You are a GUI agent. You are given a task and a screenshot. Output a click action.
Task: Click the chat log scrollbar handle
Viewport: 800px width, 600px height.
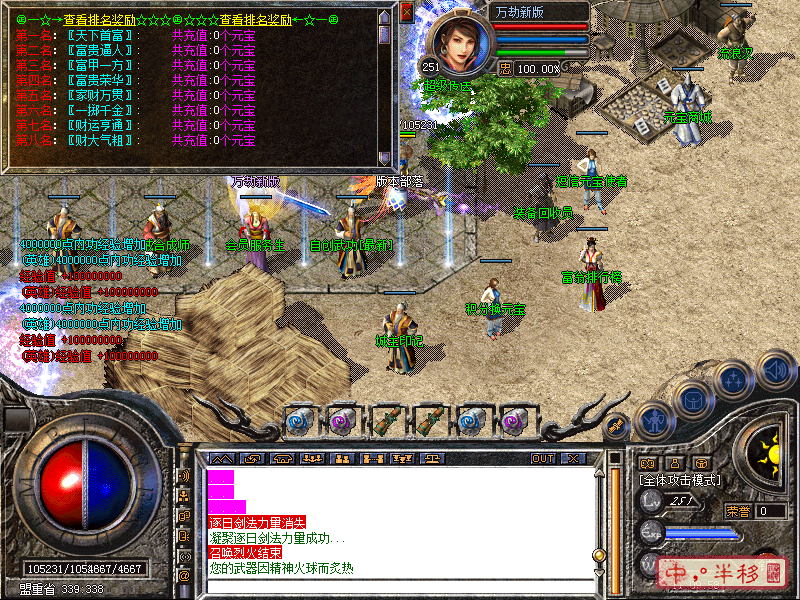[599, 555]
